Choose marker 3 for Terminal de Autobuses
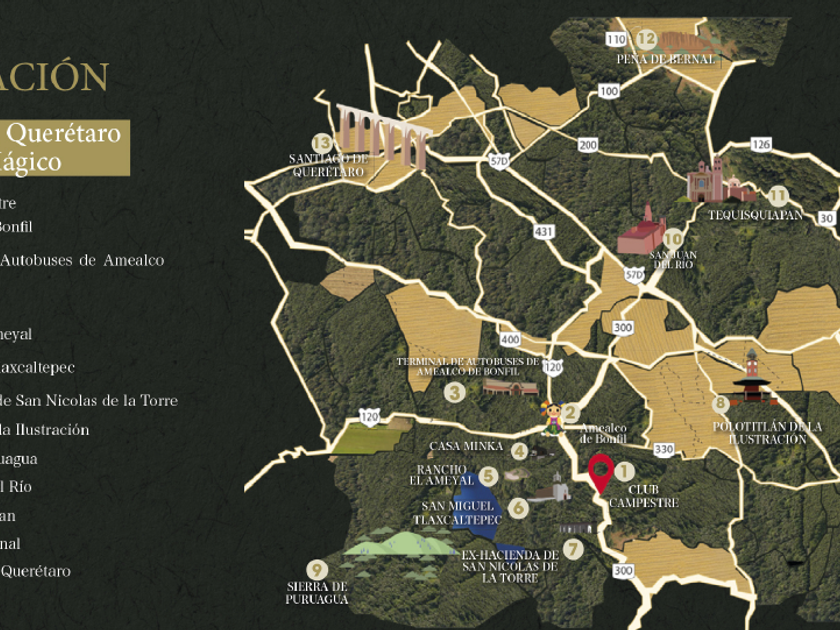The height and width of the screenshot is (630, 840). point(455,393)
